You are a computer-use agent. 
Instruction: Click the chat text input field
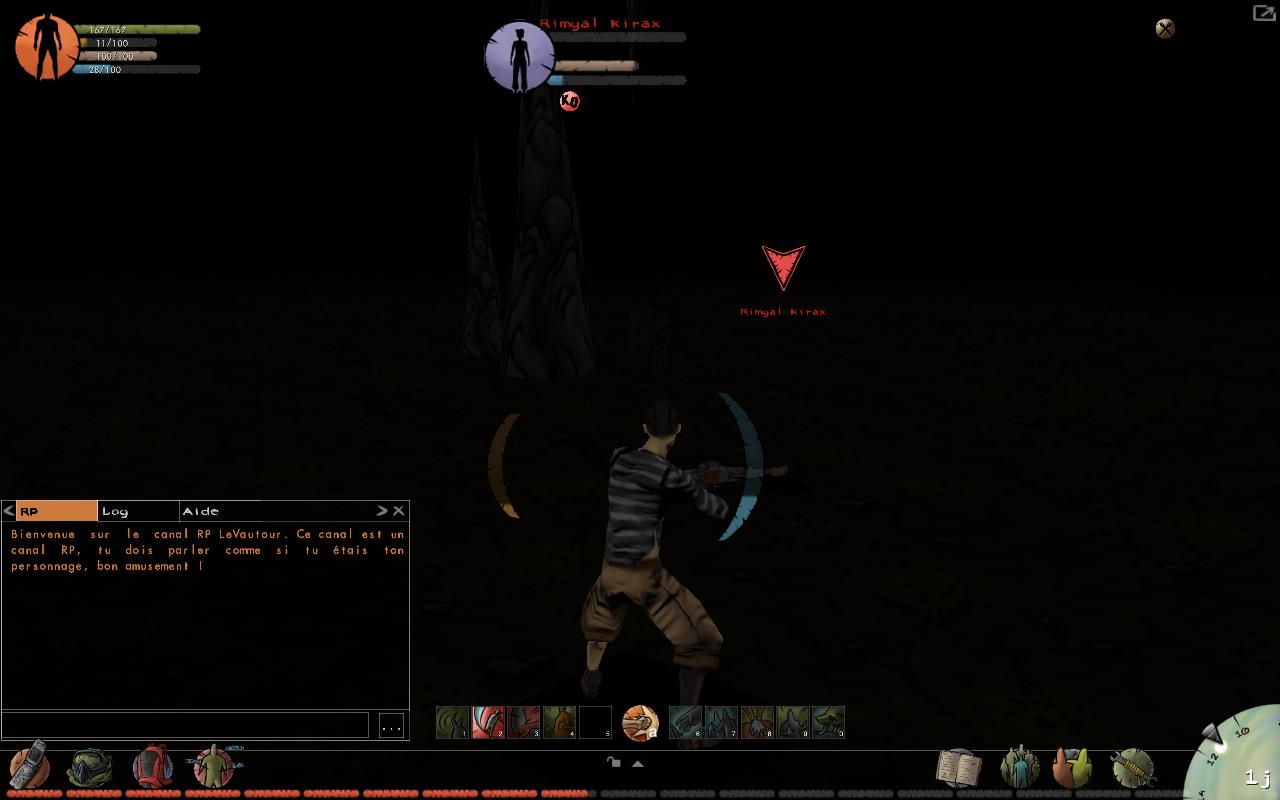point(185,726)
